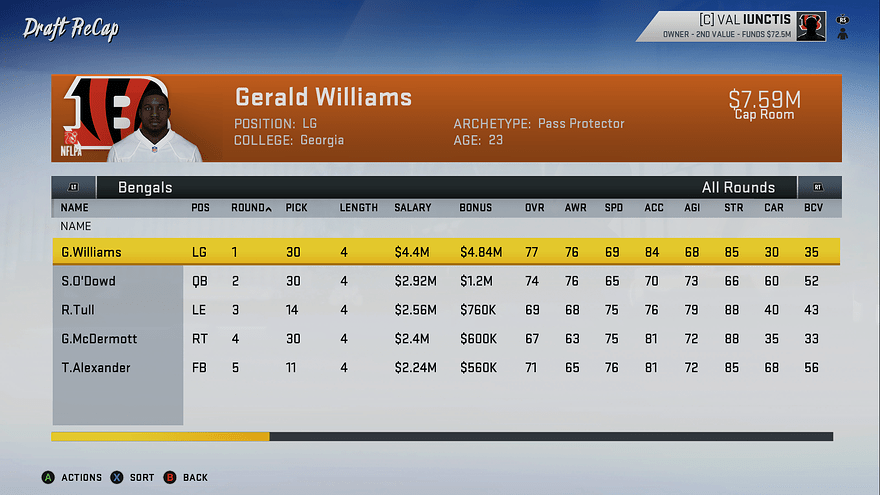The height and width of the screenshot is (495, 880).
Task: Sort by the POS column header
Action: coord(200,208)
